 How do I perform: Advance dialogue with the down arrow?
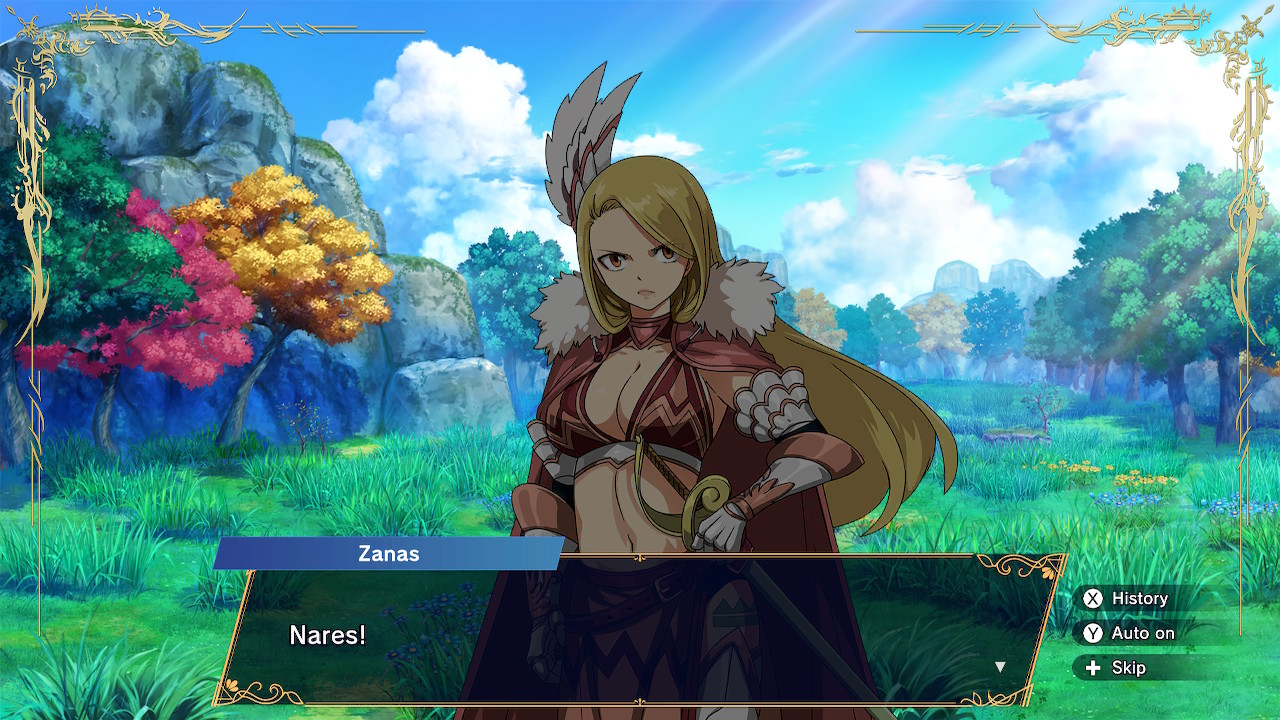pyautogui.click(x=999, y=667)
